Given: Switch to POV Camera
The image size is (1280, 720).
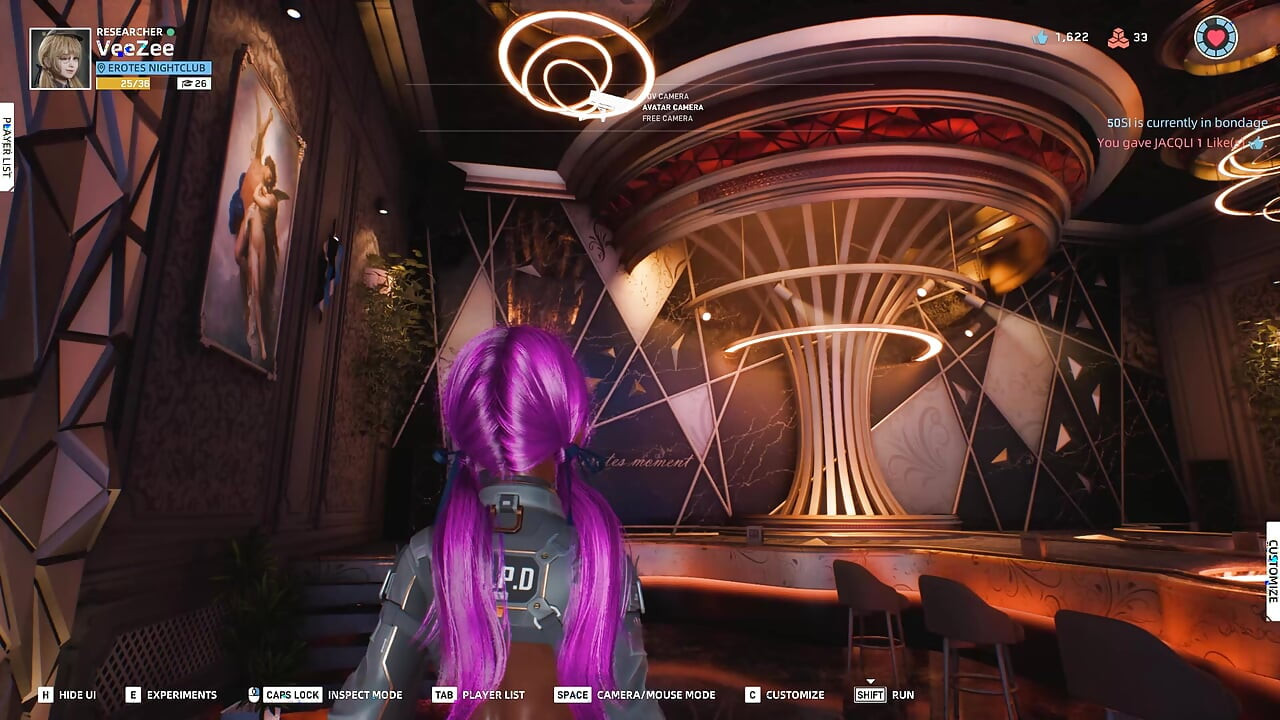Looking at the screenshot, I should pos(666,96).
